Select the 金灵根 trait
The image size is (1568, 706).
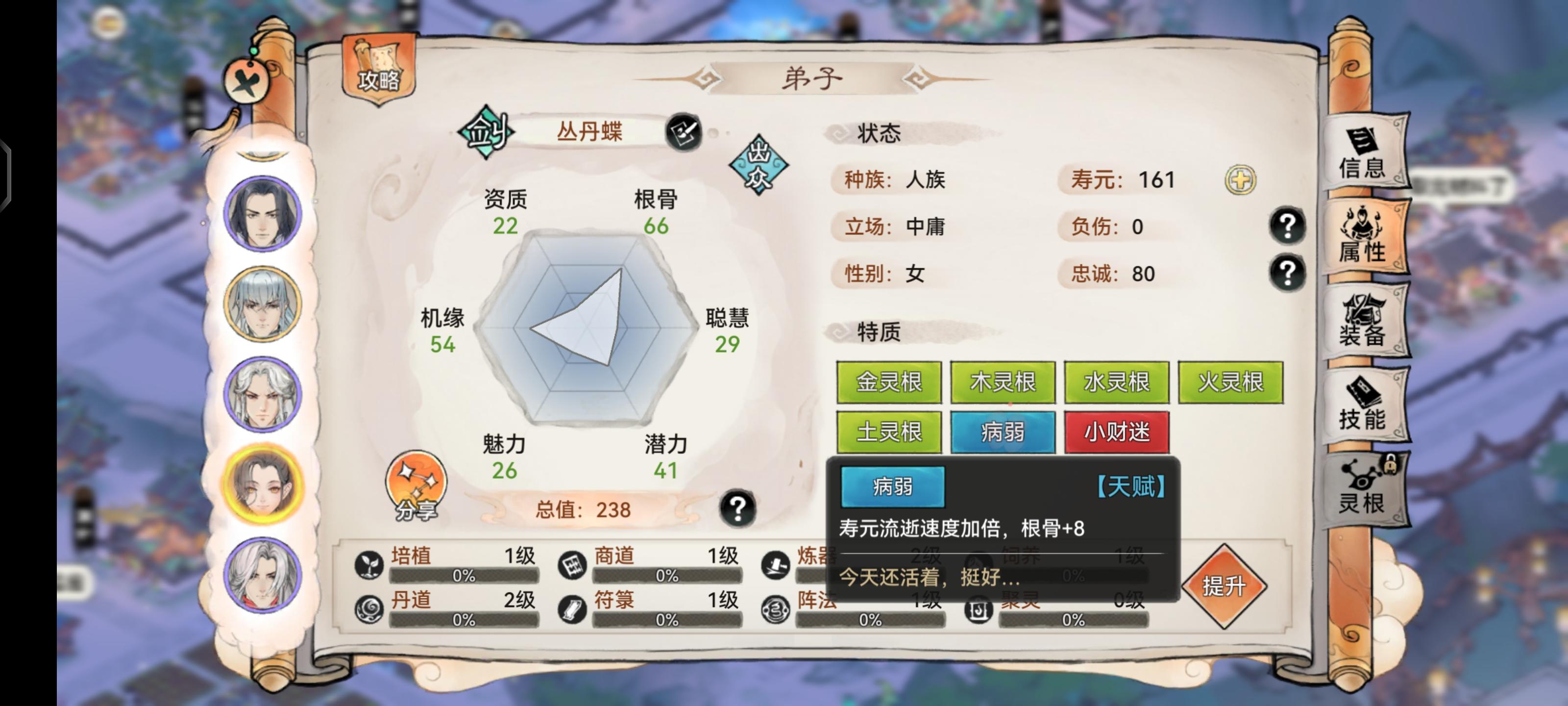[x=889, y=381]
